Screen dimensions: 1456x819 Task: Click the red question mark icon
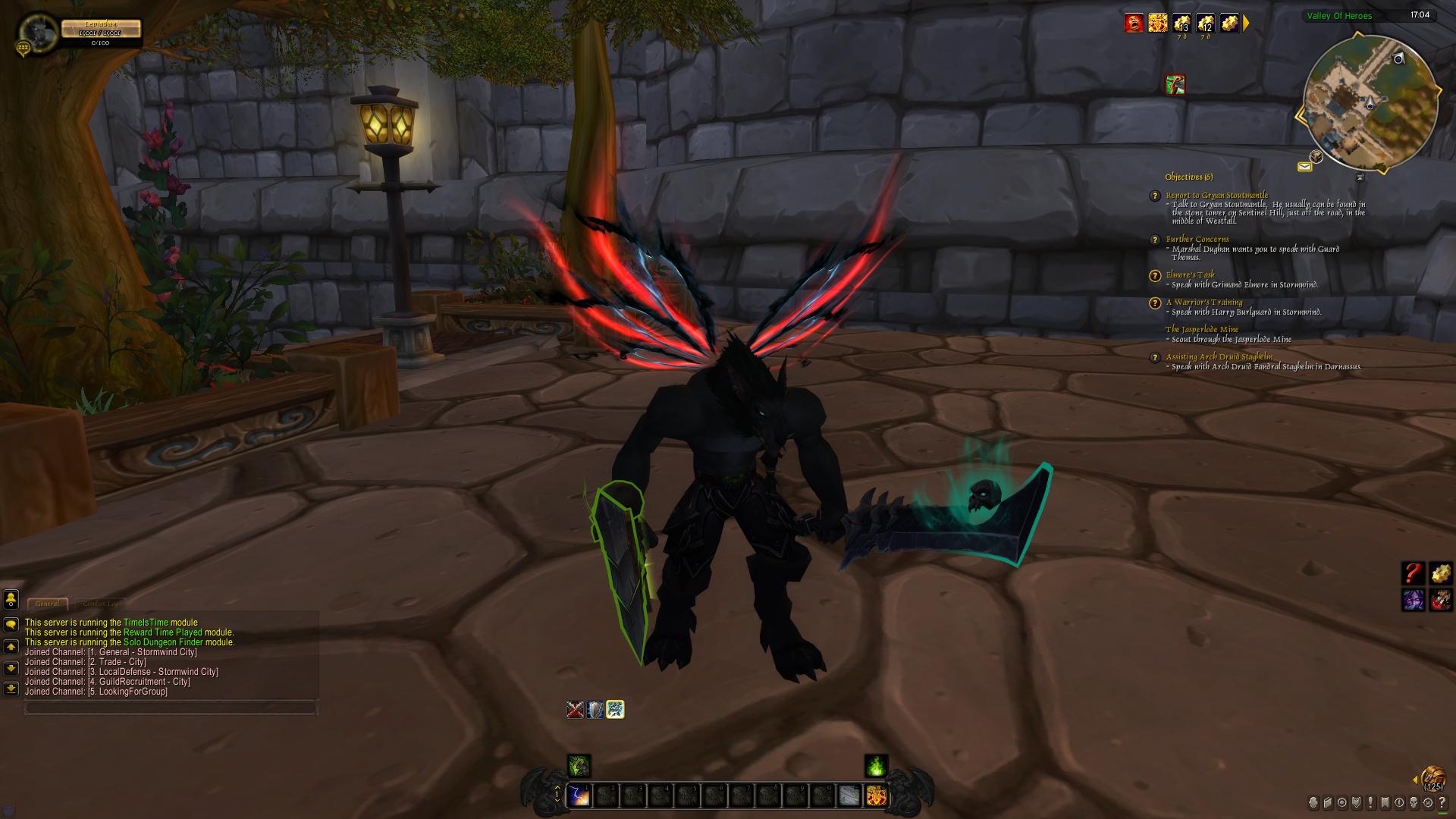[x=1413, y=573]
